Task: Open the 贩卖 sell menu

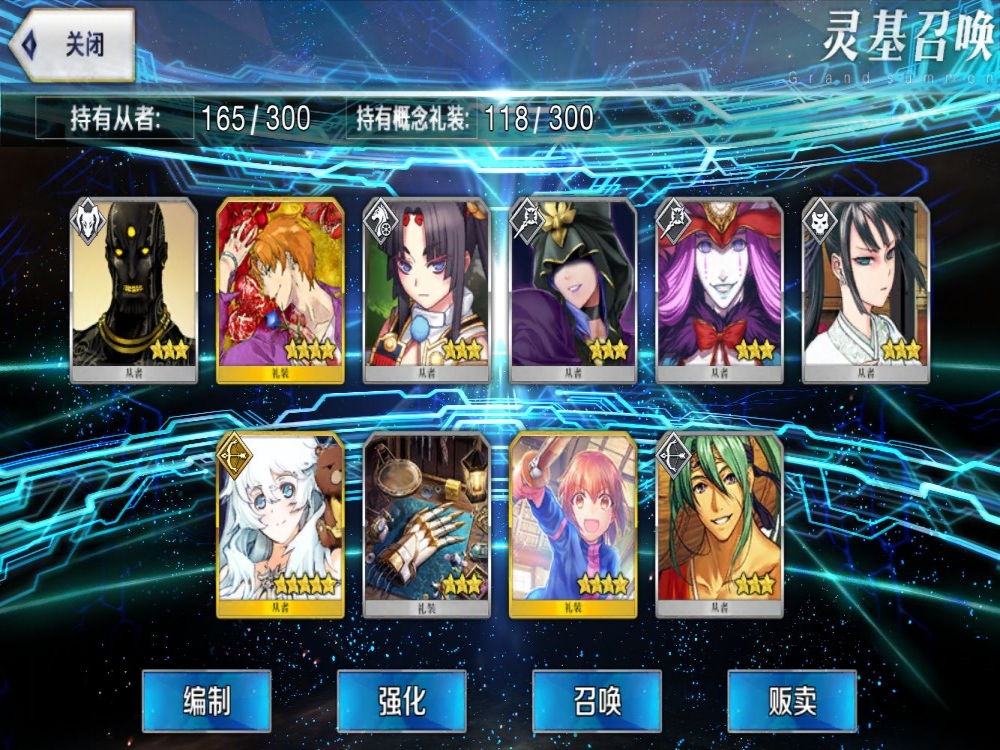Action: (792, 701)
